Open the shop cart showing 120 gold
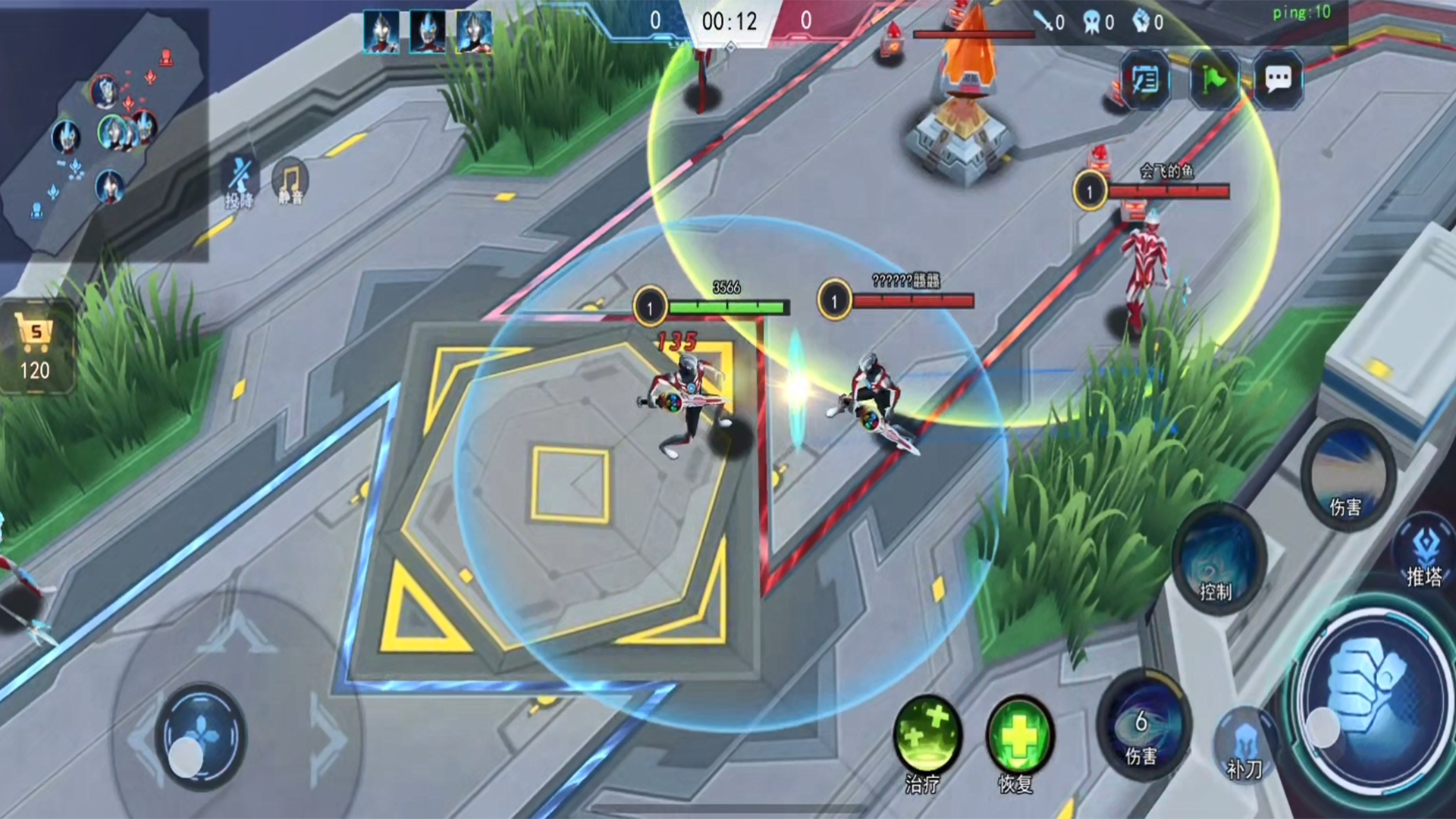Viewport: 1456px width, 819px height. (36, 347)
